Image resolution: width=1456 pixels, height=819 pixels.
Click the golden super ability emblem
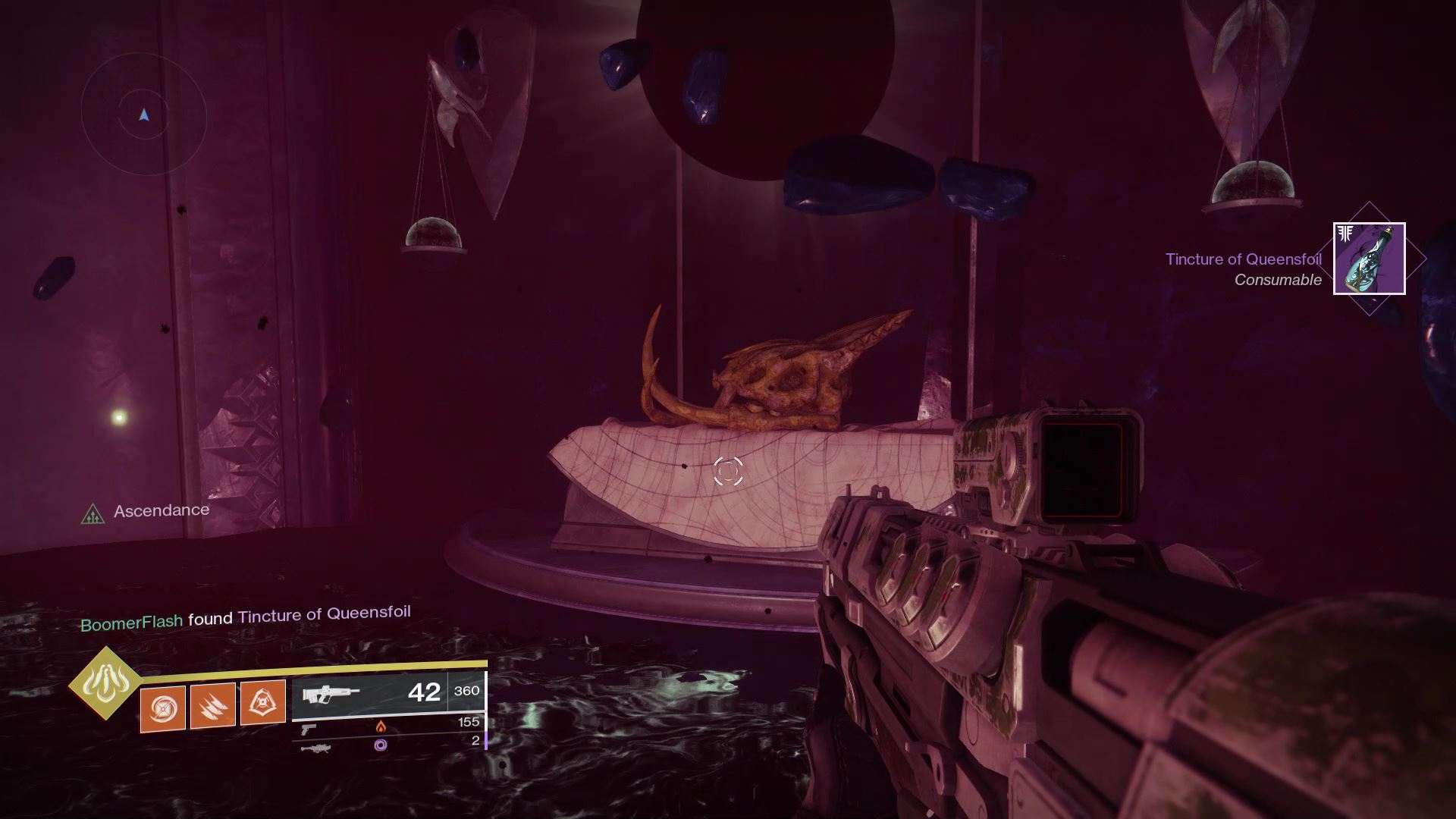tap(105, 683)
